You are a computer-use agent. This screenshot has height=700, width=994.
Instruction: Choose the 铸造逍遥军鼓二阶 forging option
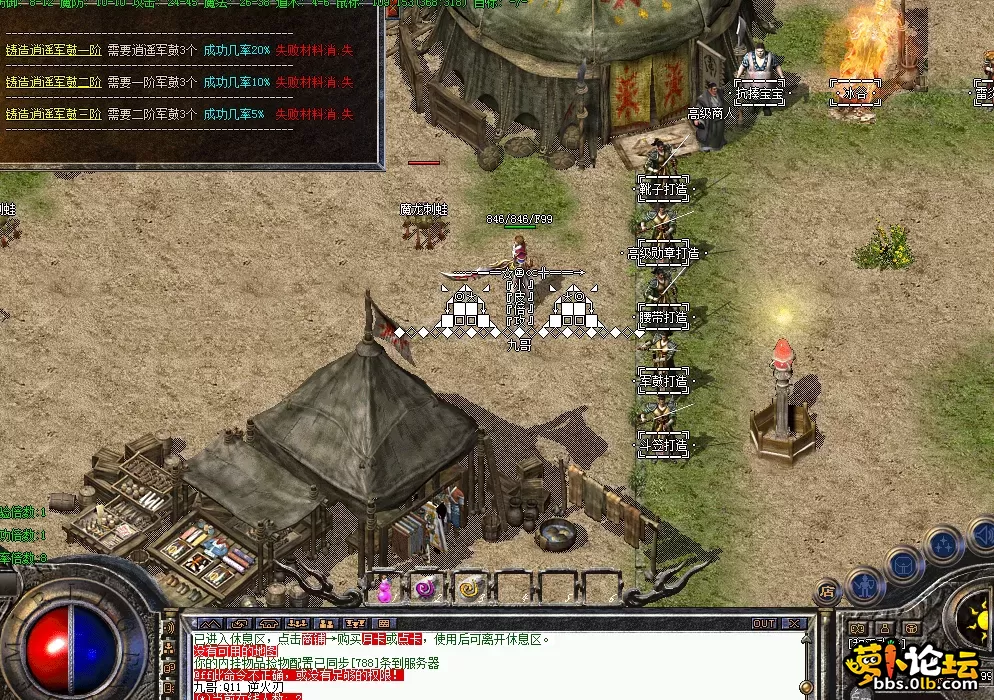(x=53, y=82)
